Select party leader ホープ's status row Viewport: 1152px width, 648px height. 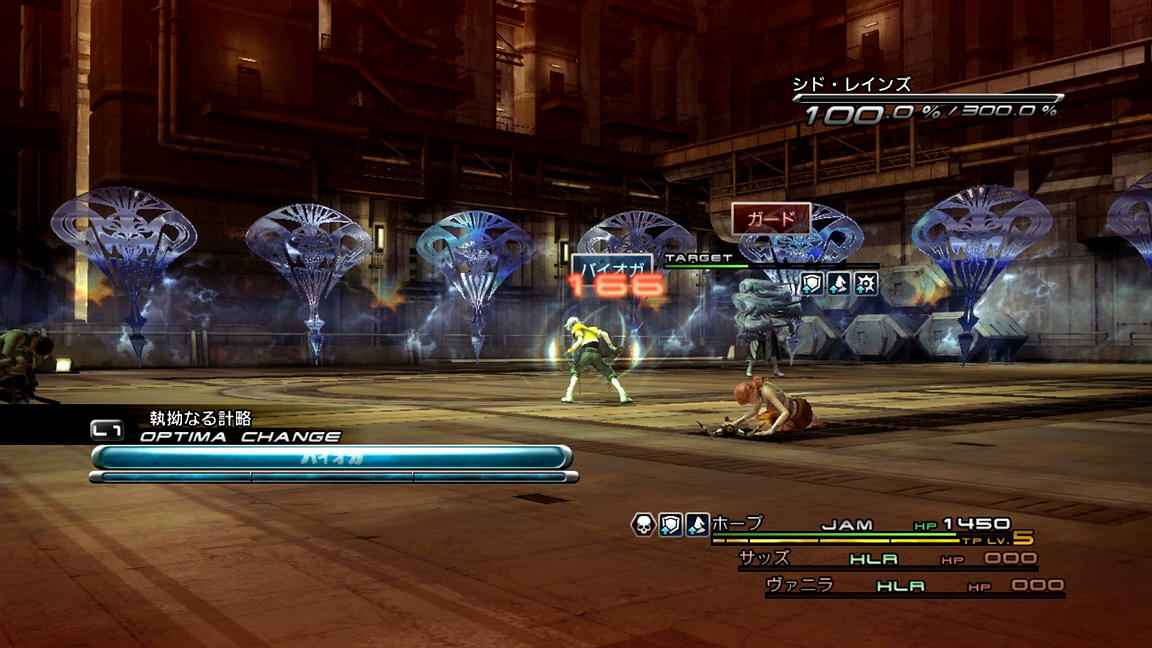point(860,525)
